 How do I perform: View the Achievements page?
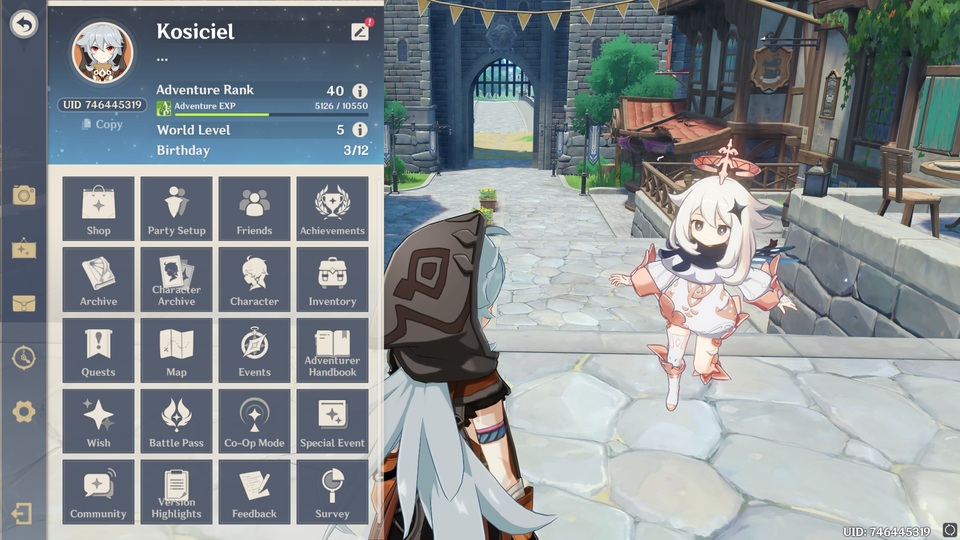coord(332,209)
